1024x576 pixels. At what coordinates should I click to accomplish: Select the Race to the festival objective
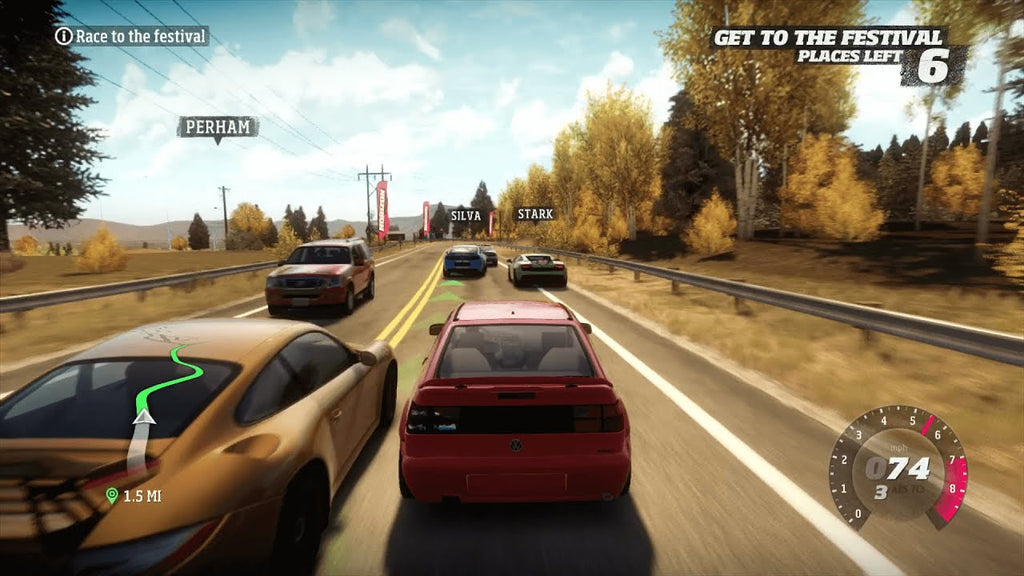click(131, 37)
